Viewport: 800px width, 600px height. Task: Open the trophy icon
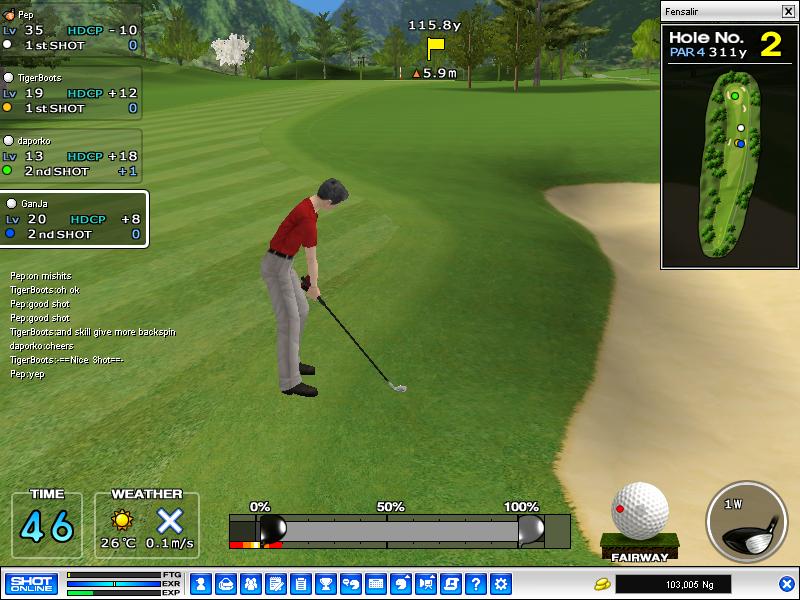click(326, 584)
